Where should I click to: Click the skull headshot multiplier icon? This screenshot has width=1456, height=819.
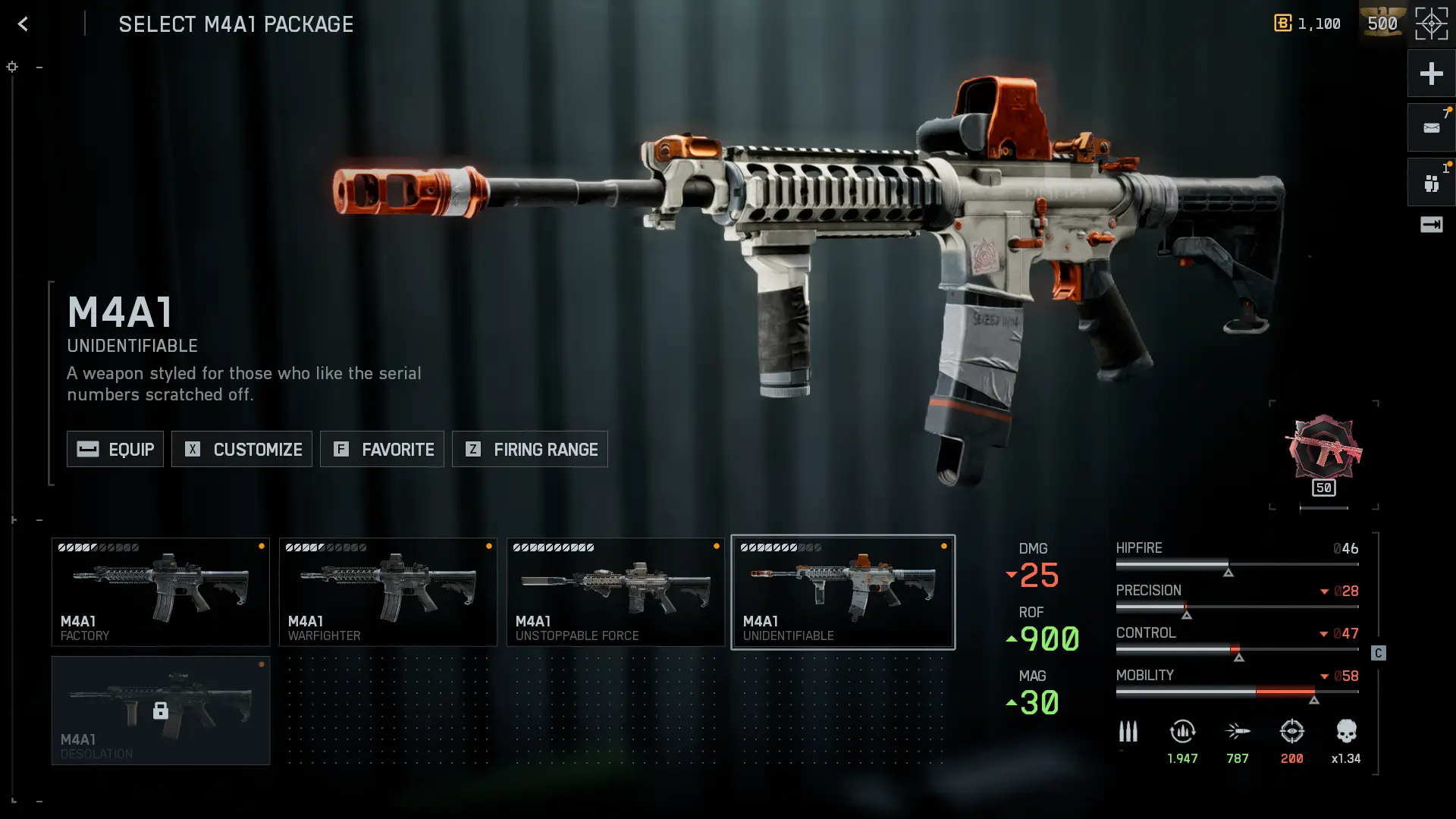click(x=1346, y=732)
